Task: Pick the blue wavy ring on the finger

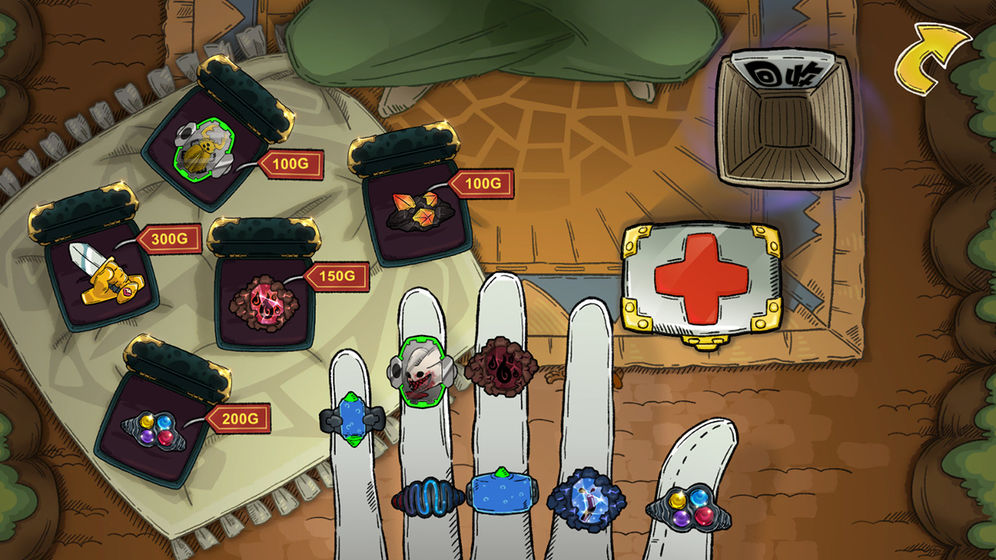Action: [427, 496]
